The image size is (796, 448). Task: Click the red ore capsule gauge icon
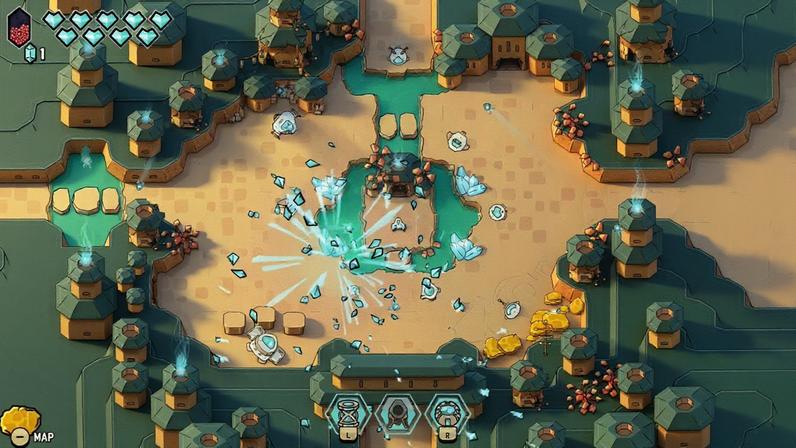(x=18, y=27)
